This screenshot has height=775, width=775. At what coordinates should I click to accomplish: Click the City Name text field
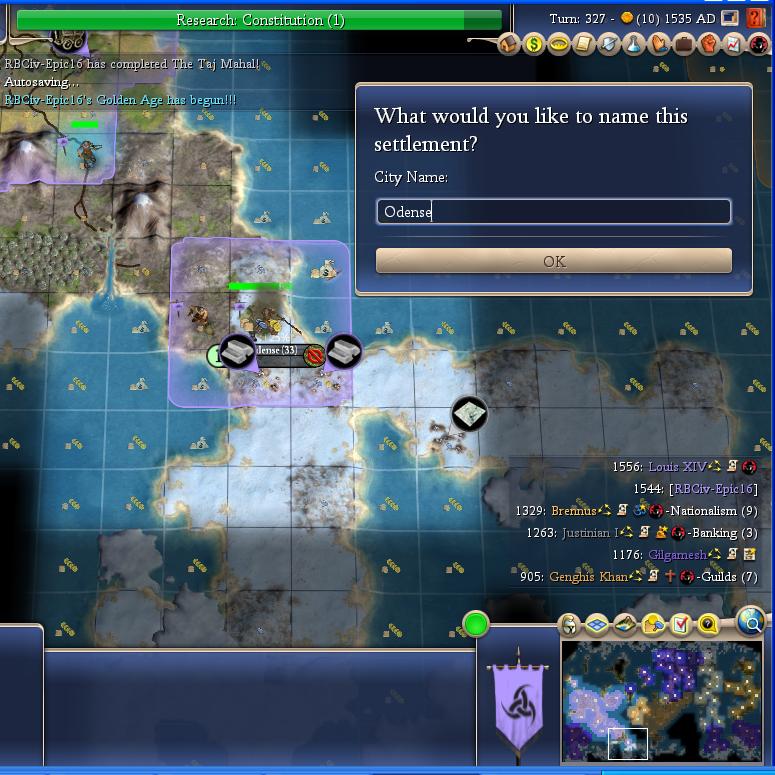click(553, 212)
